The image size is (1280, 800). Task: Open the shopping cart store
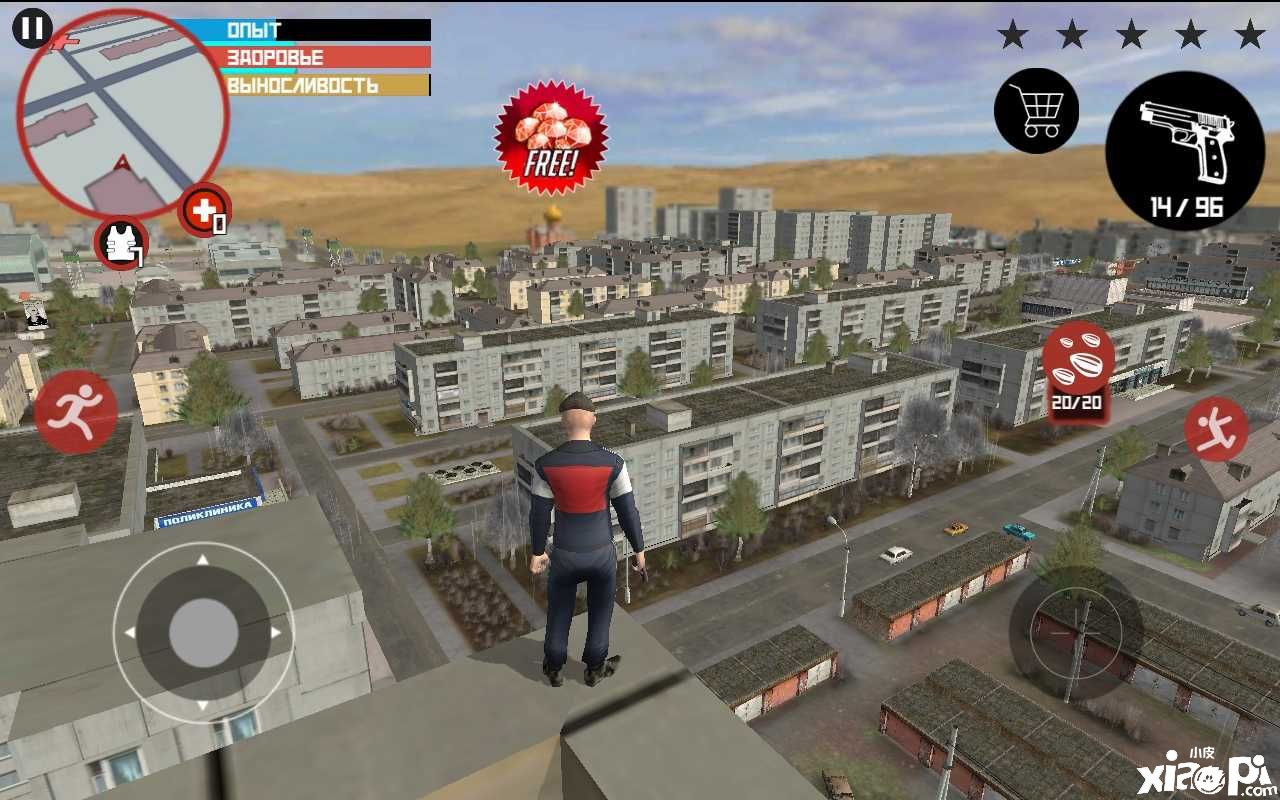(x=1036, y=110)
